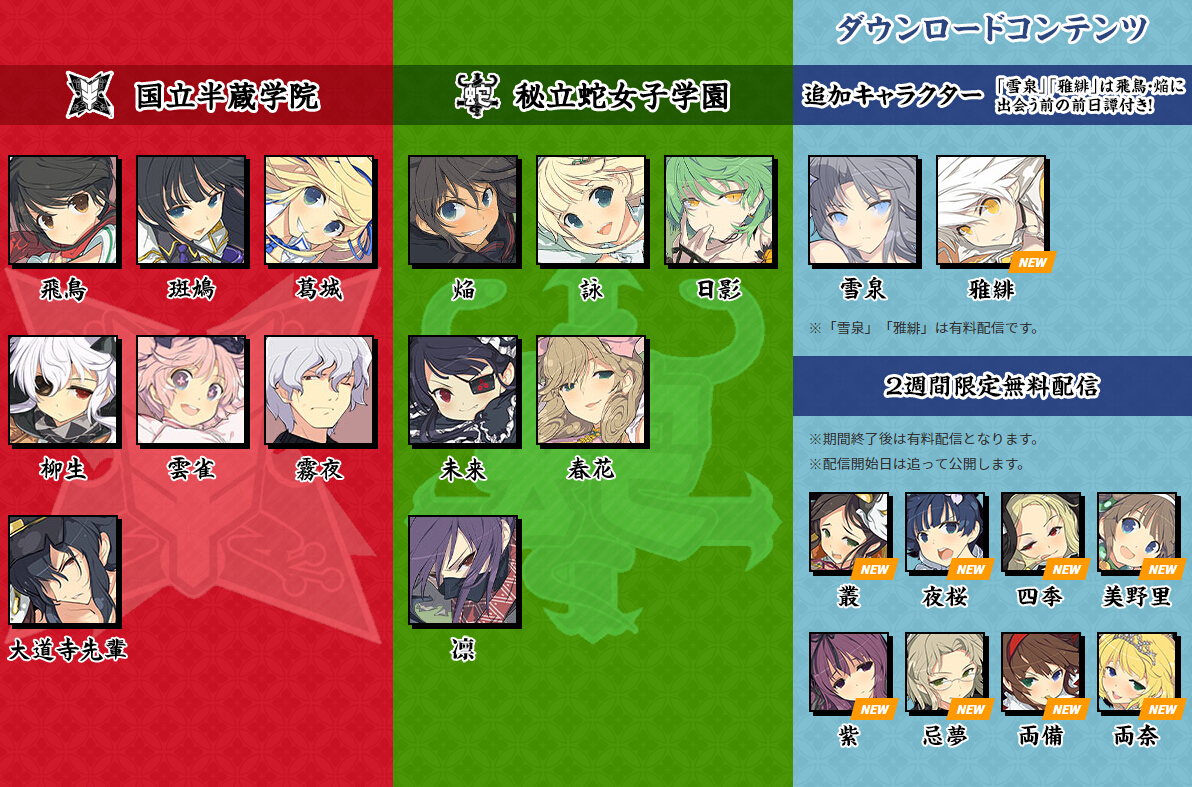Select the purple-haired 紫 portrait
The width and height of the screenshot is (1192, 787).
(x=849, y=672)
